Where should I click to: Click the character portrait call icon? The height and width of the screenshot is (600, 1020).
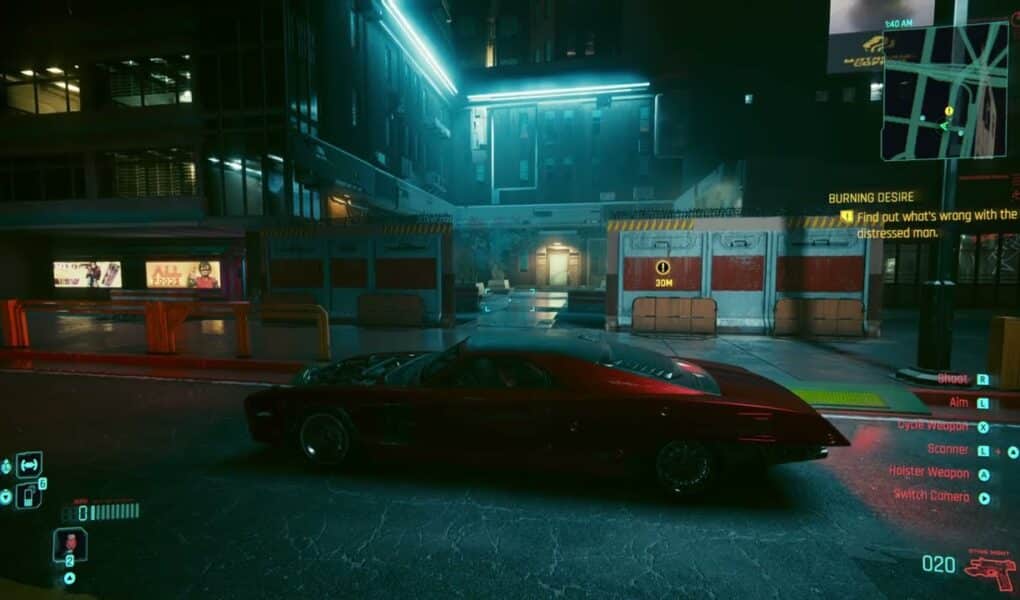pyautogui.click(x=69, y=544)
